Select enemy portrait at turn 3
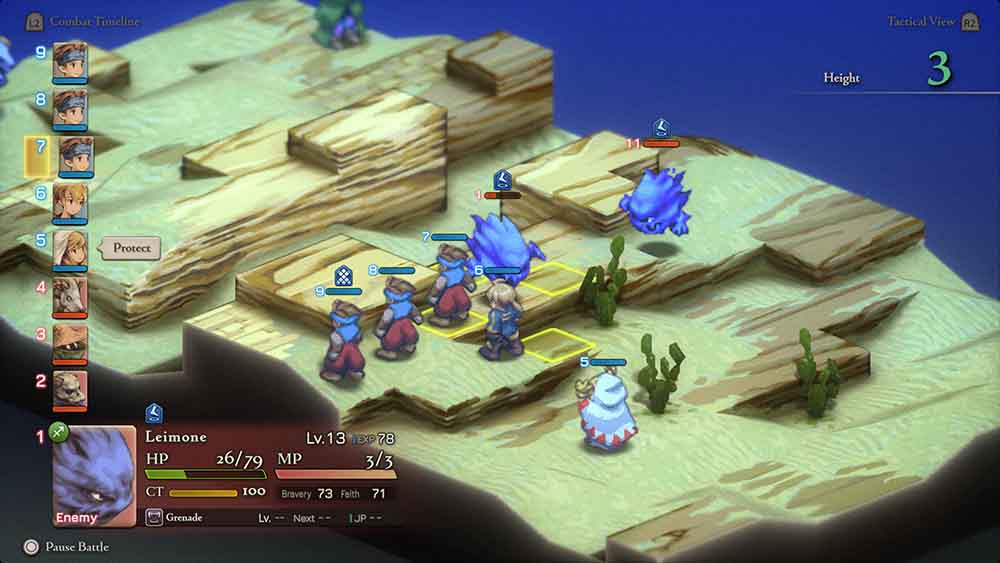Screen dimensions: 1000x563 pyautogui.click(x=70, y=342)
